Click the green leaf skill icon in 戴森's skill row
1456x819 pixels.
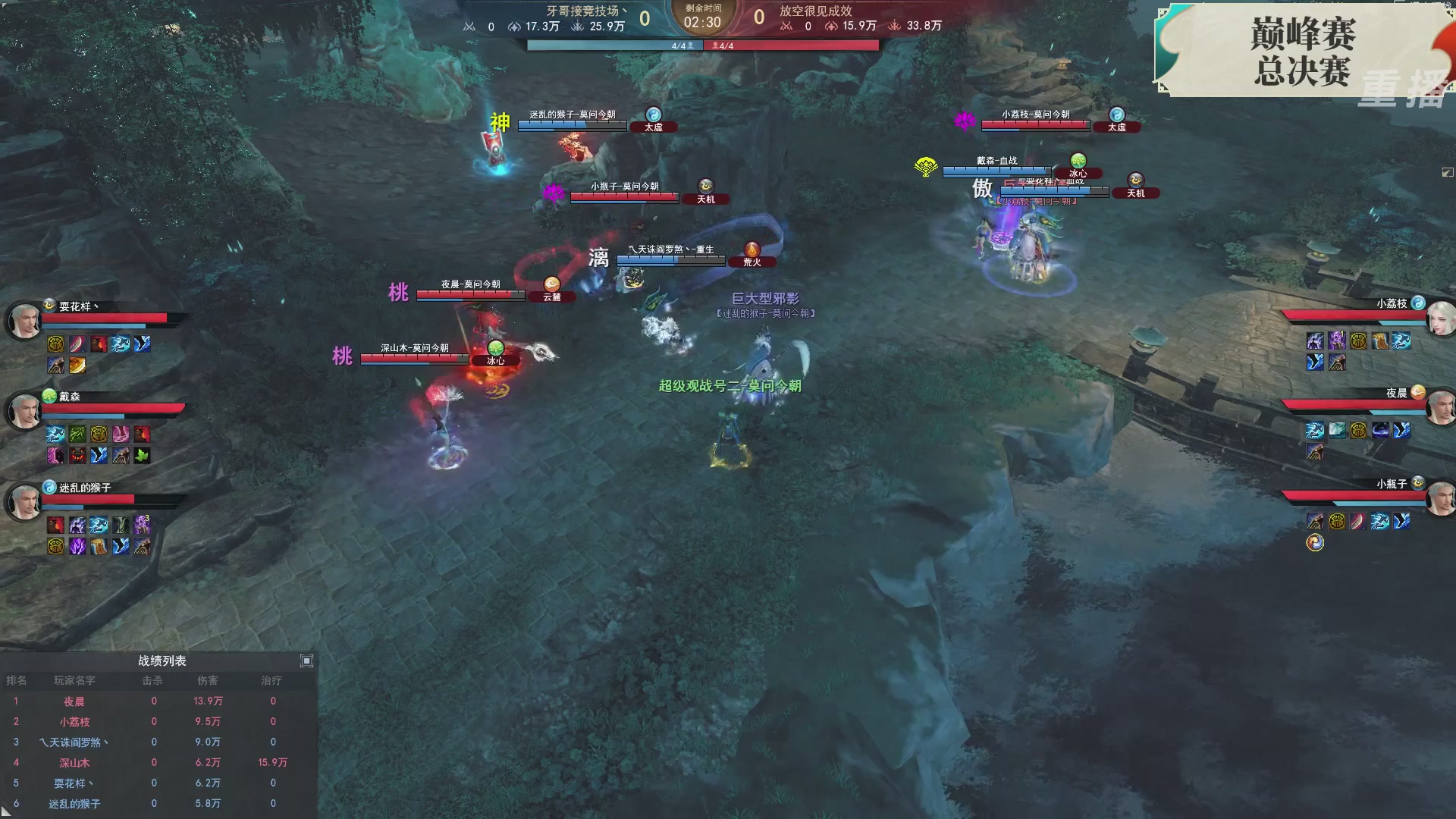142,456
